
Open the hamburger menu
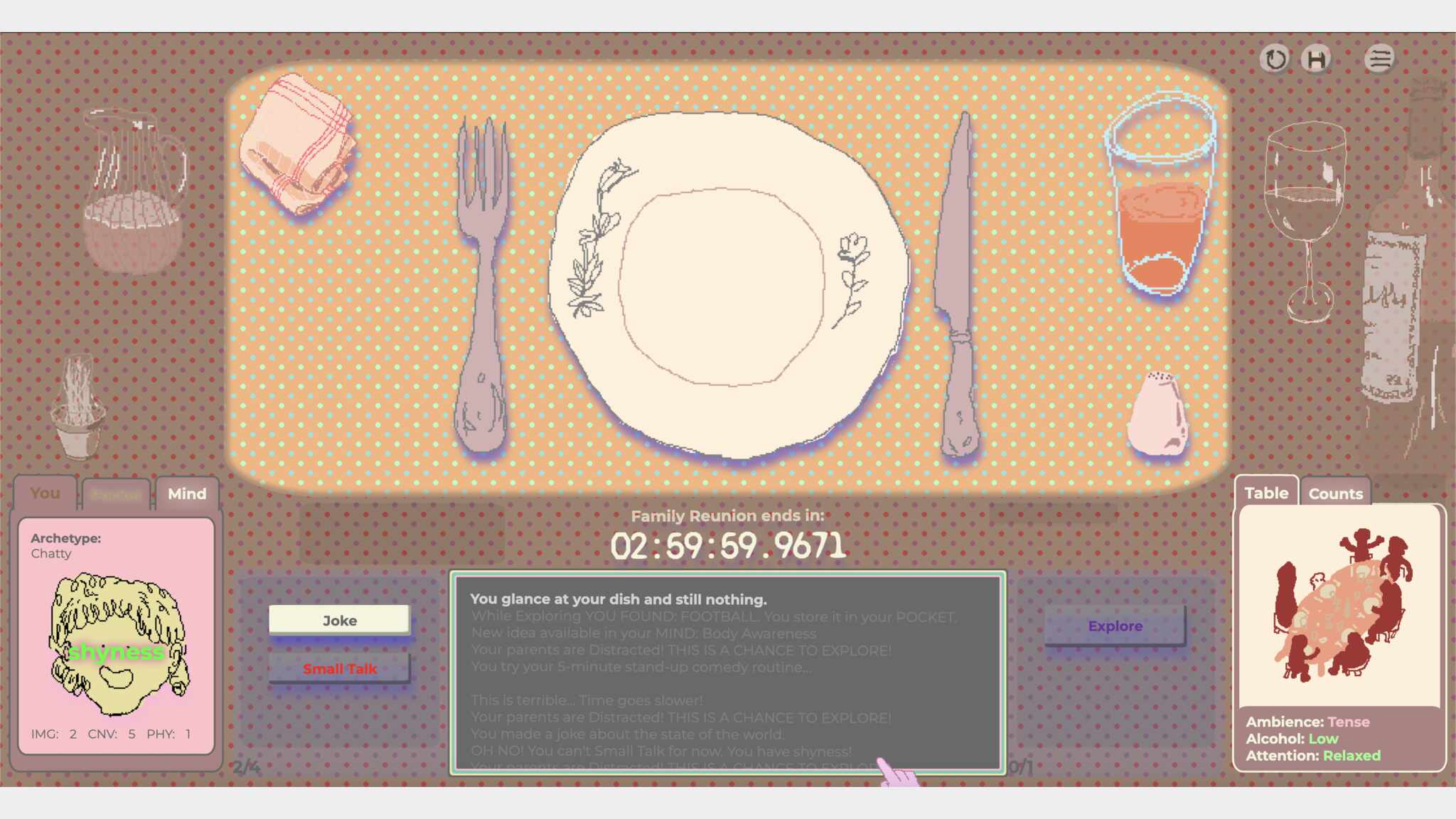point(1379,59)
